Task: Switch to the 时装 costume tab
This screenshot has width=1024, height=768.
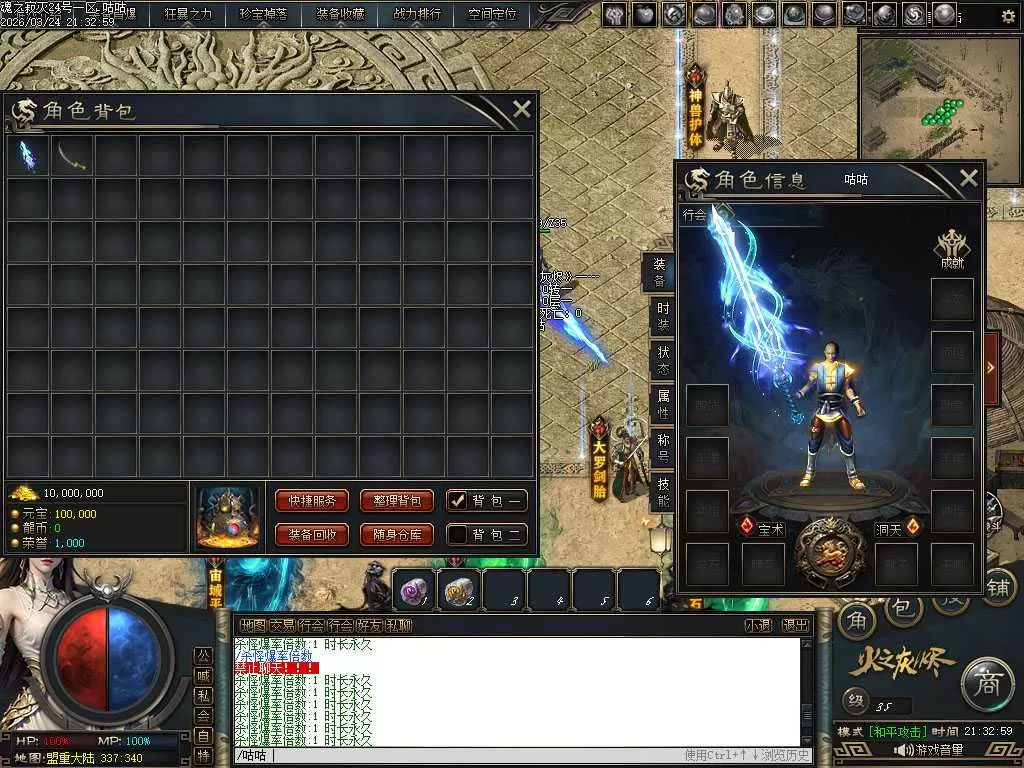Action: (x=662, y=316)
